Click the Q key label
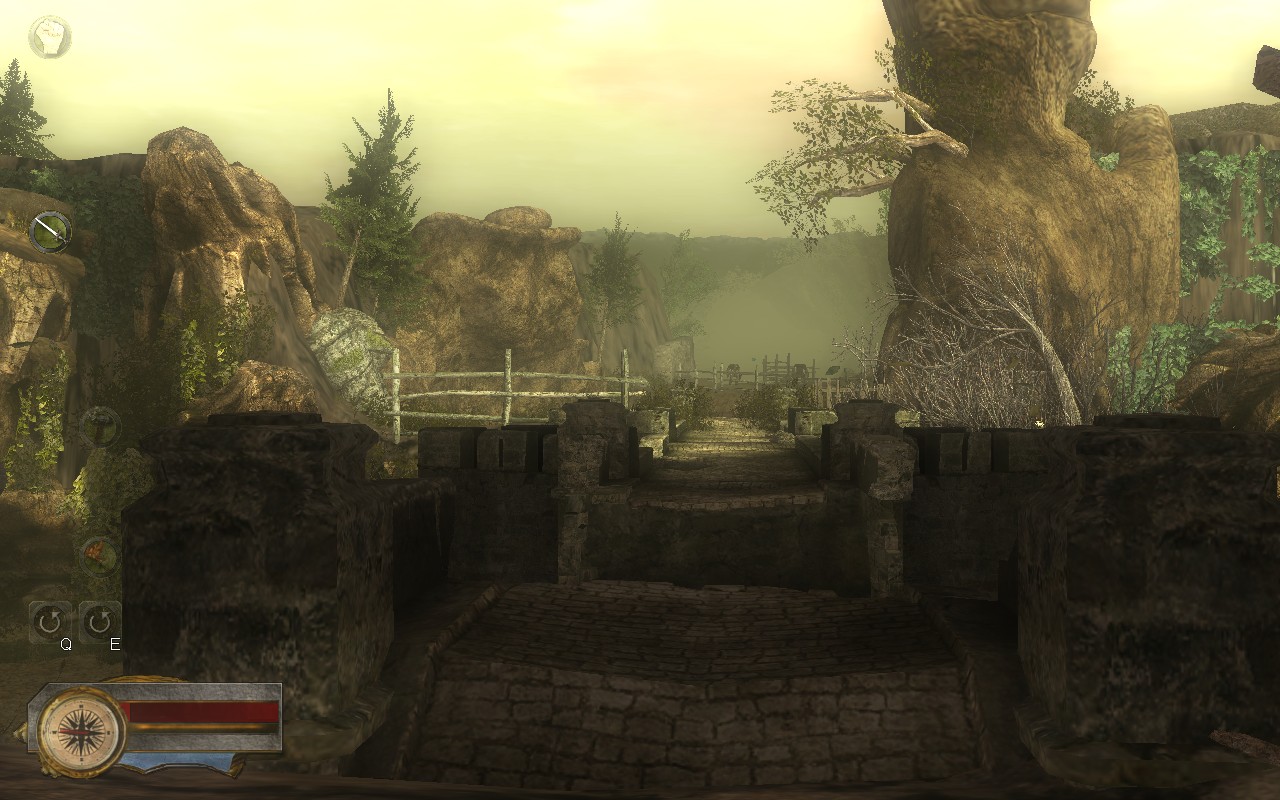The width and height of the screenshot is (1280, 800). (x=67, y=645)
